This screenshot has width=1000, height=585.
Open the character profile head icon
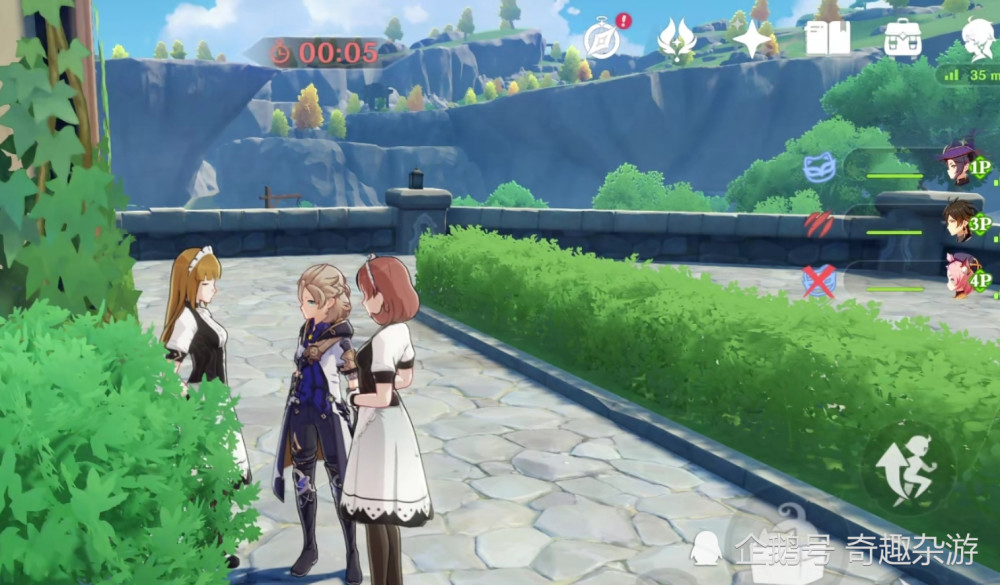975,38
